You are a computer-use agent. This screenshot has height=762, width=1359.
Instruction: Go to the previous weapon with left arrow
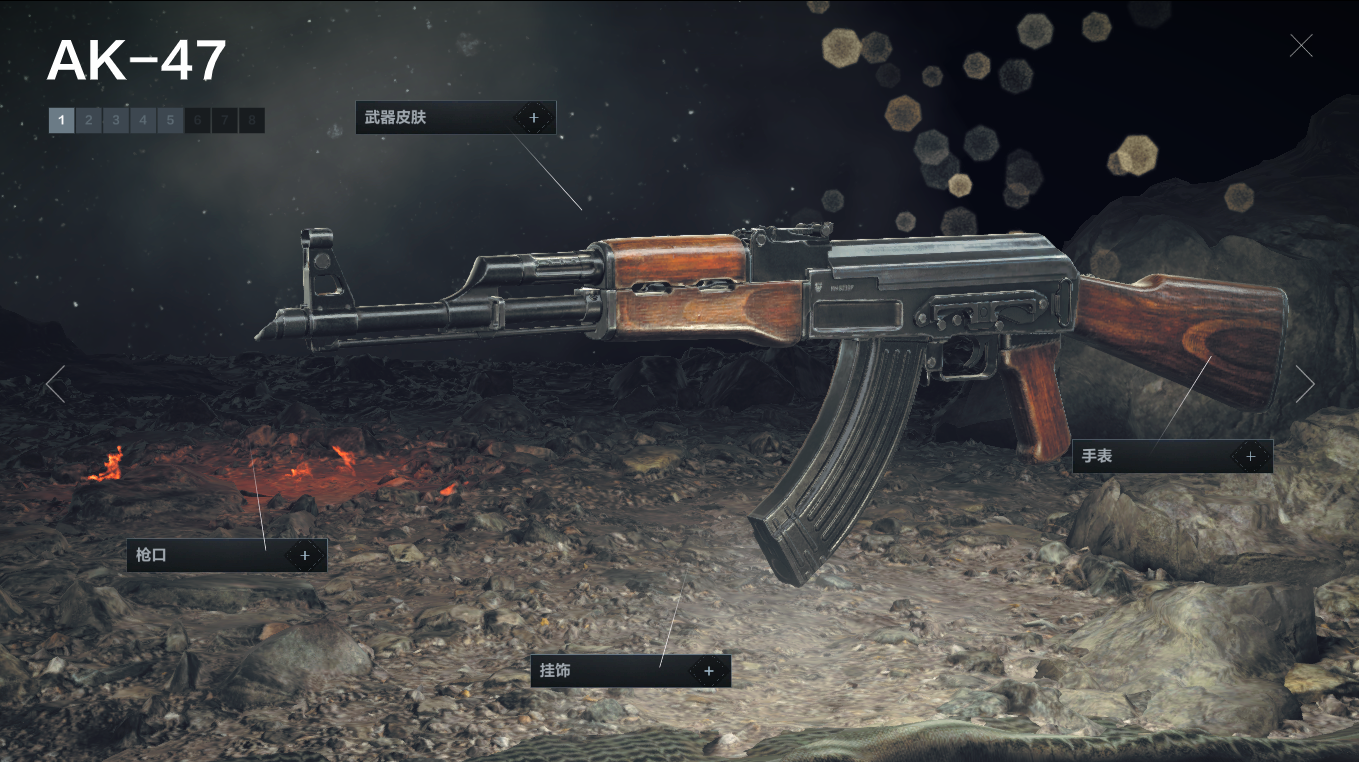coord(55,384)
